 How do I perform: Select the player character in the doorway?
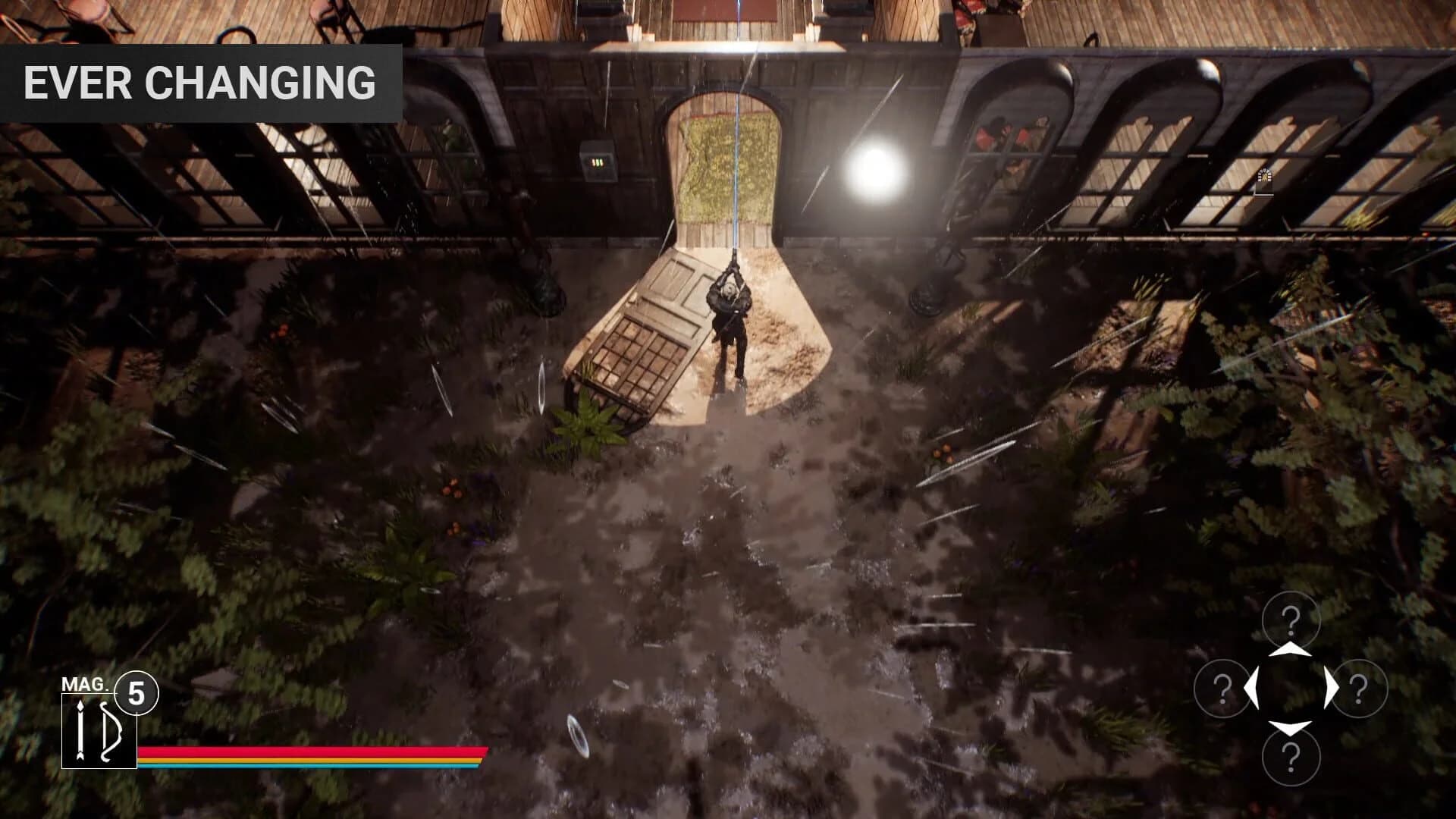click(730, 318)
